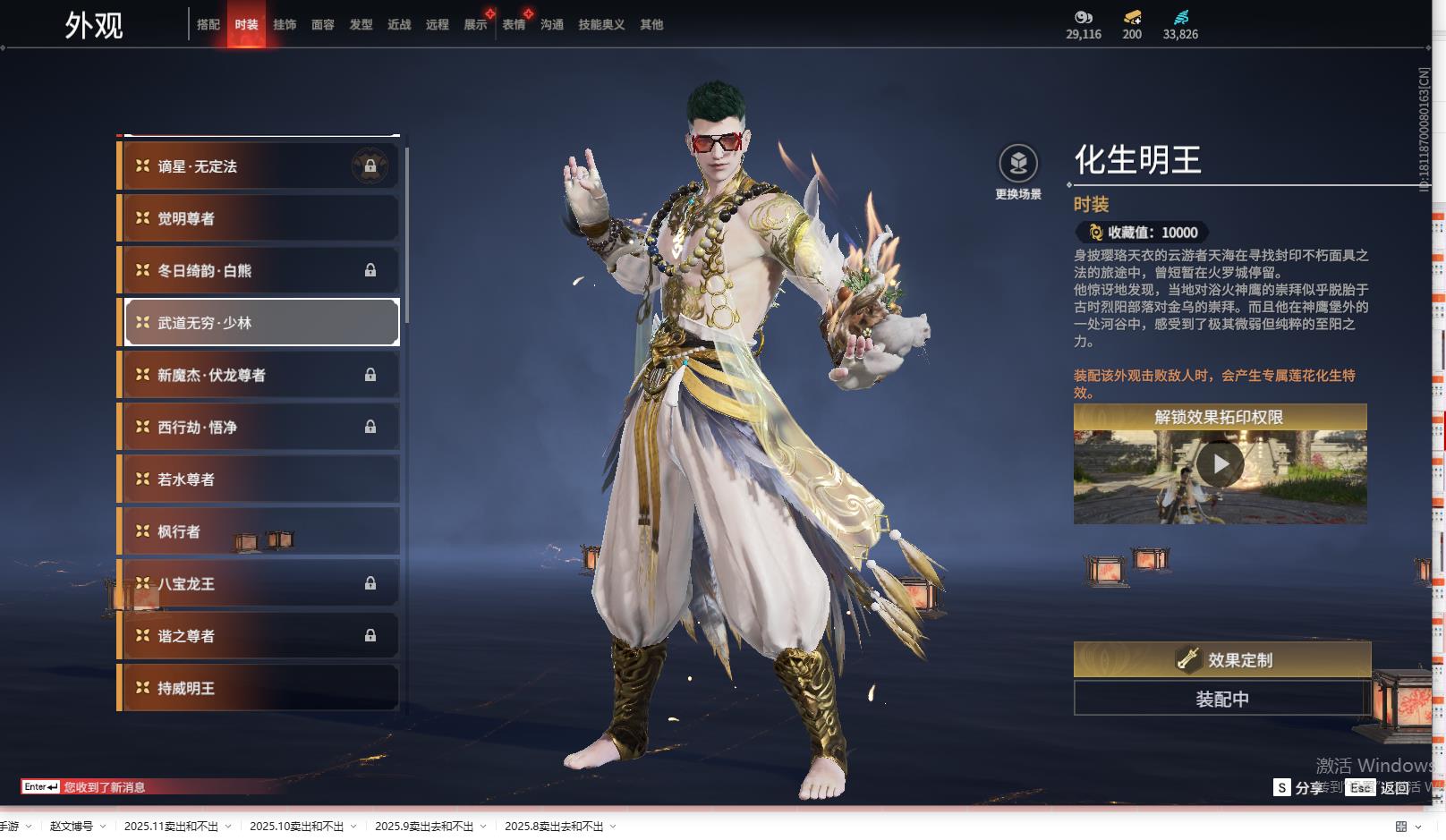Play the 解锁效果拓印权限 preview video
Image resolution: width=1446 pixels, height=840 pixels.
point(1220,464)
